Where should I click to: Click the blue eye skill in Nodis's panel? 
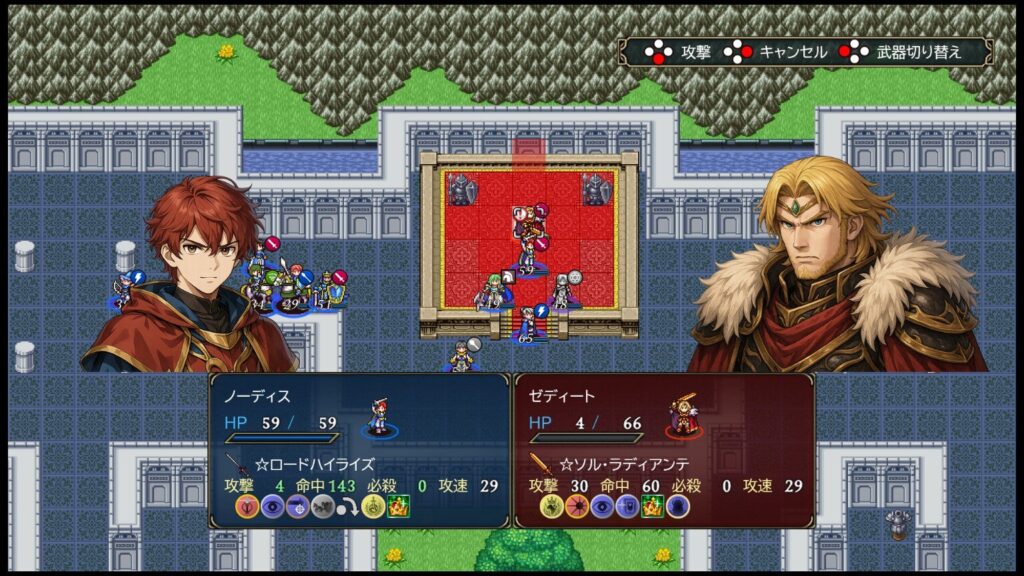(x=272, y=507)
